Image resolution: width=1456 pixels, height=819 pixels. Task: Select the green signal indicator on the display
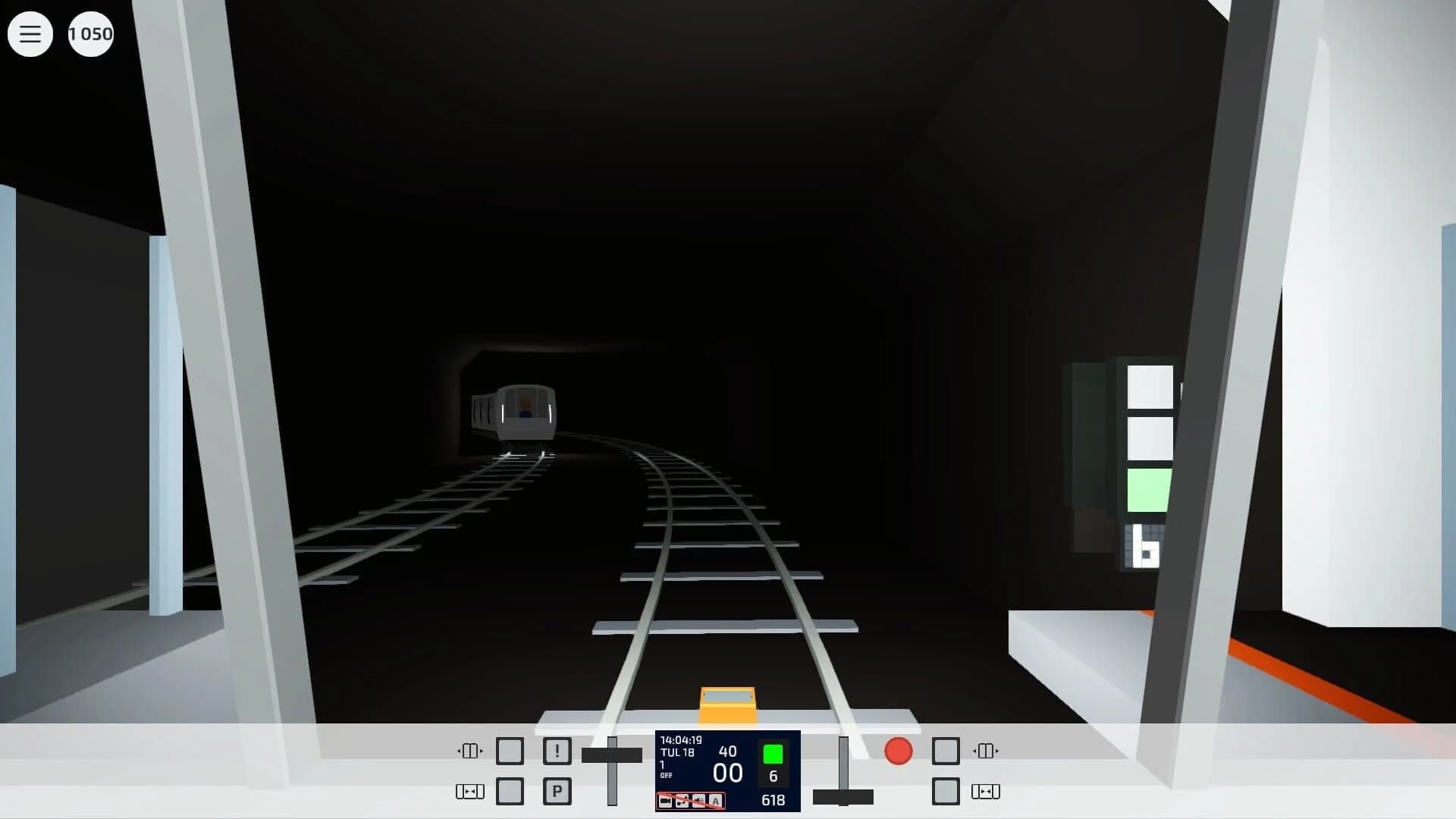[x=773, y=755]
